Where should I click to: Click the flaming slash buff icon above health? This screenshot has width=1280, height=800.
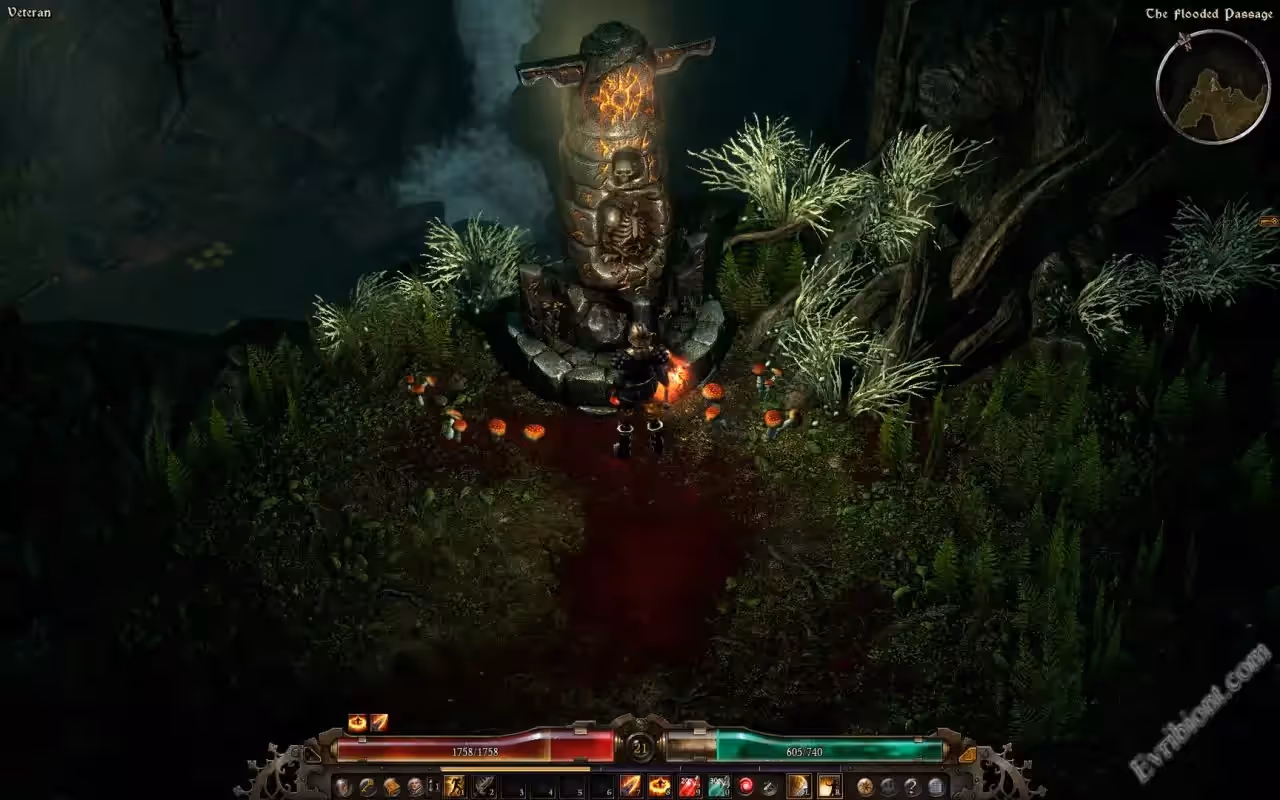(379, 722)
